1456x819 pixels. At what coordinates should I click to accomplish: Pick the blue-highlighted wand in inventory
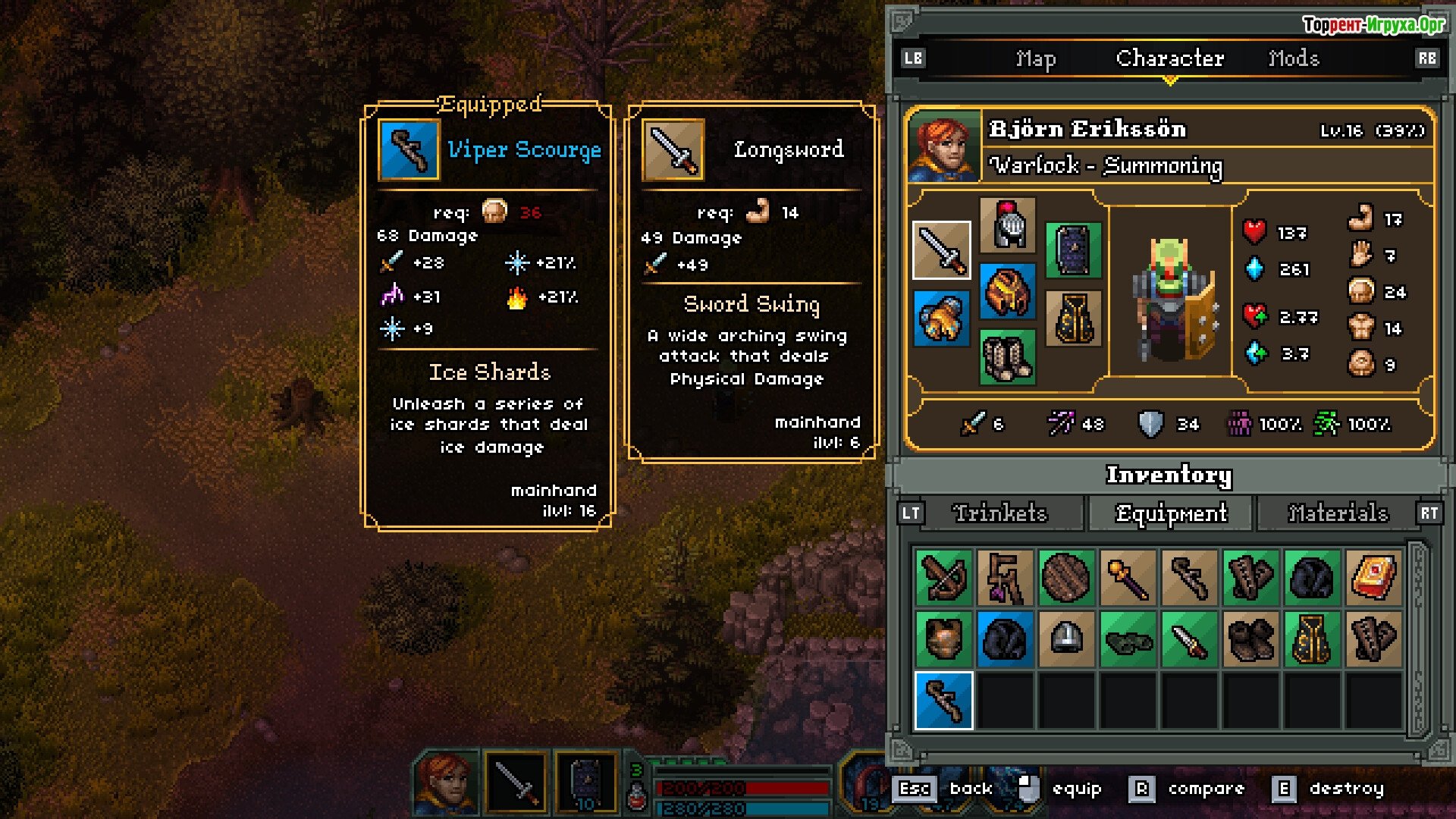(x=943, y=701)
